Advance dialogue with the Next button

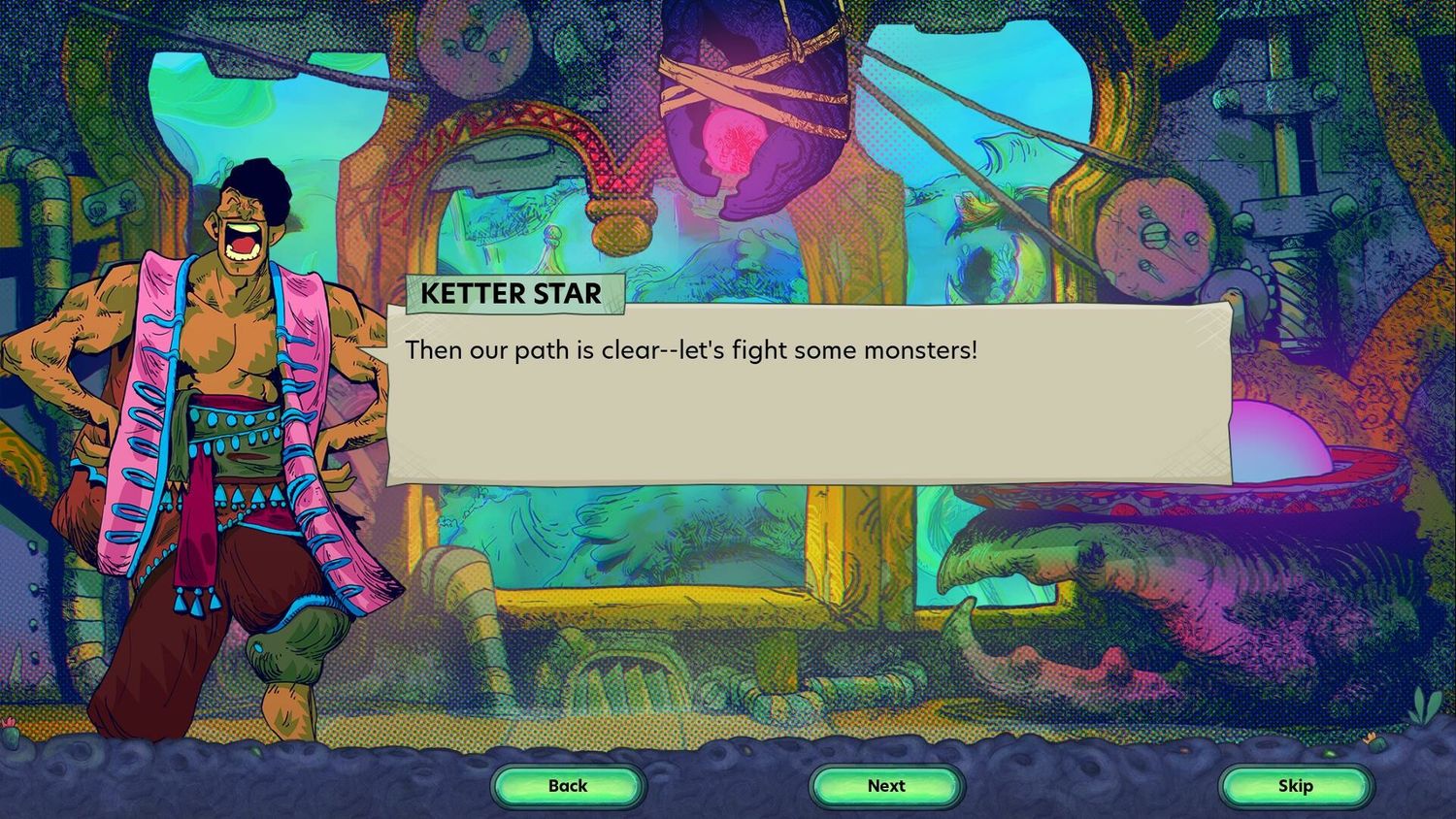[886, 786]
